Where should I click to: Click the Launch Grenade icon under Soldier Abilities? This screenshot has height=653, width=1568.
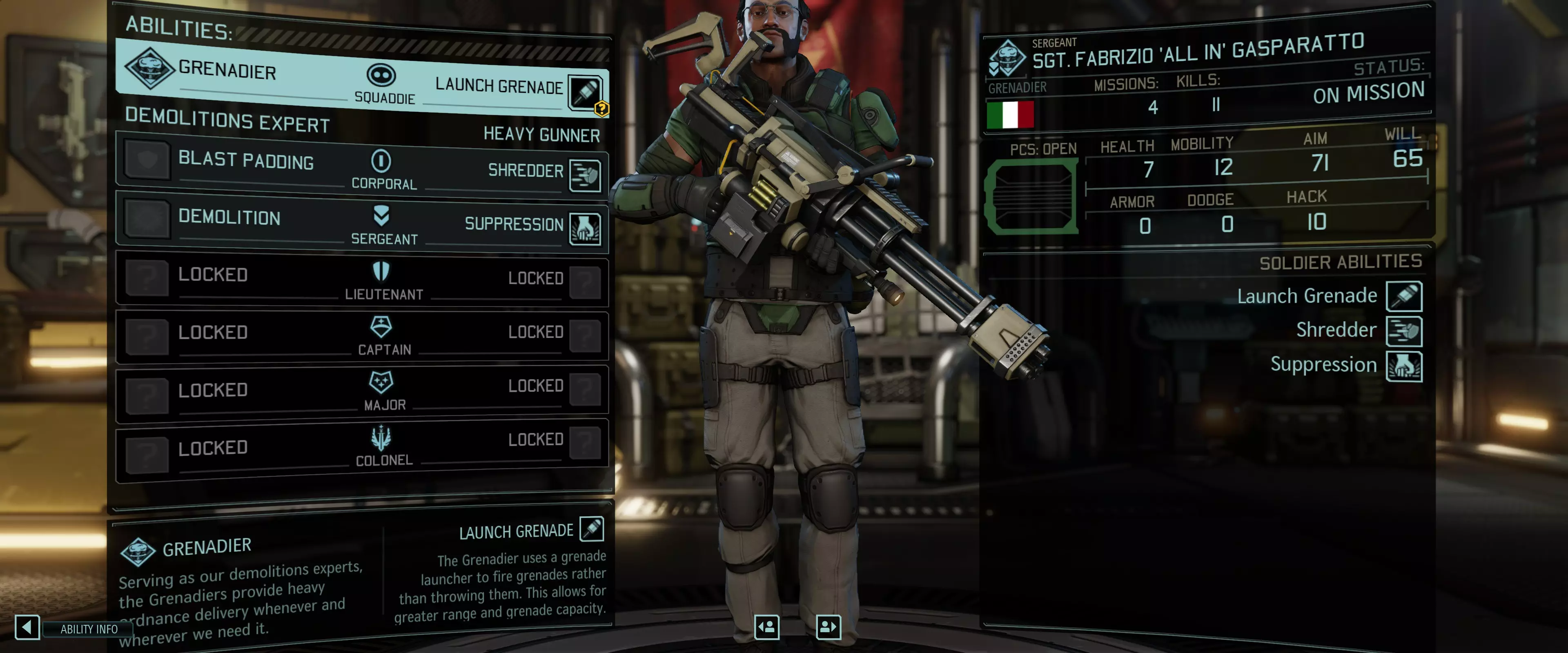click(x=1404, y=296)
